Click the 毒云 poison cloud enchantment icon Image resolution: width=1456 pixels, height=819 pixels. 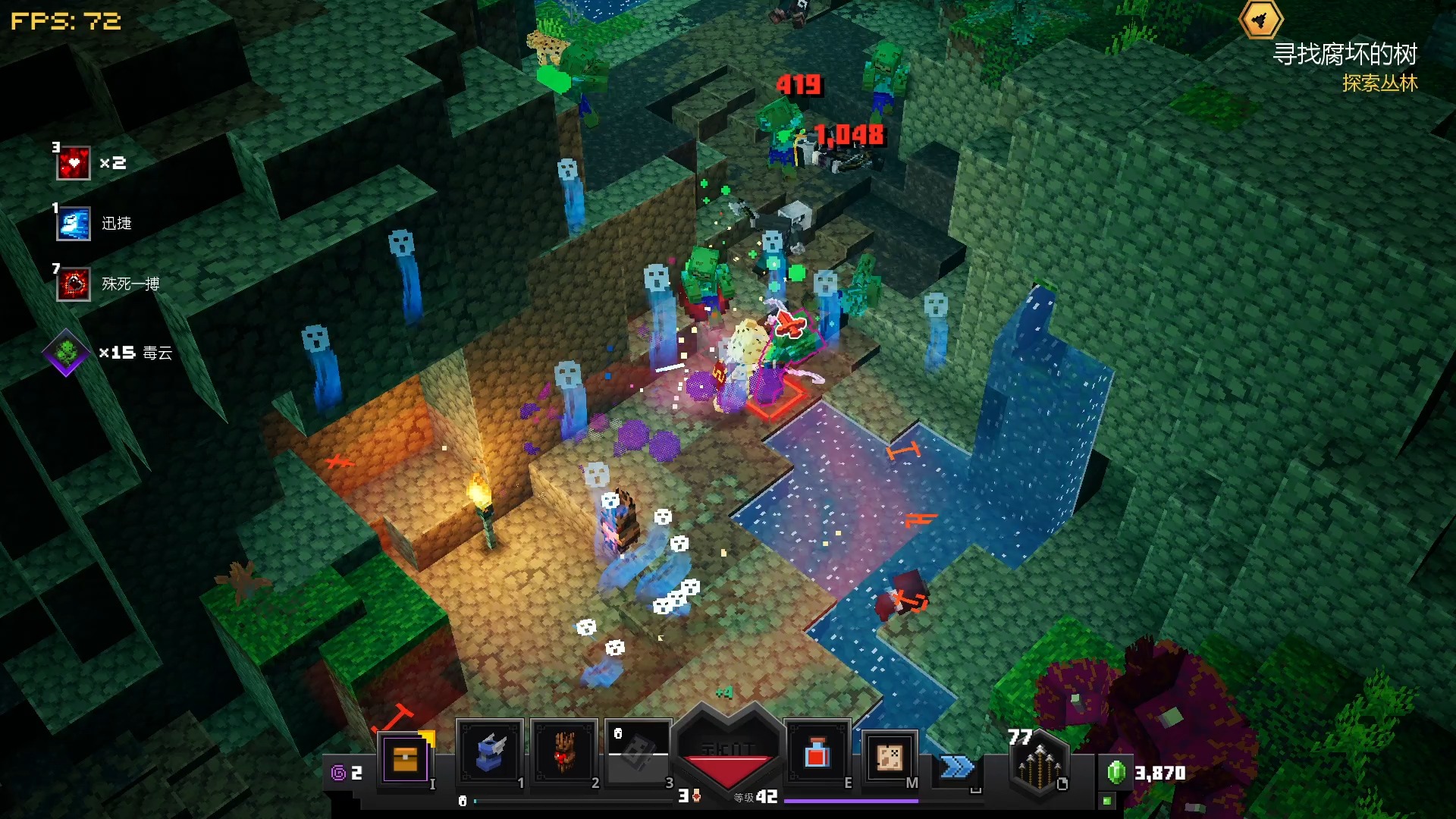click(67, 353)
